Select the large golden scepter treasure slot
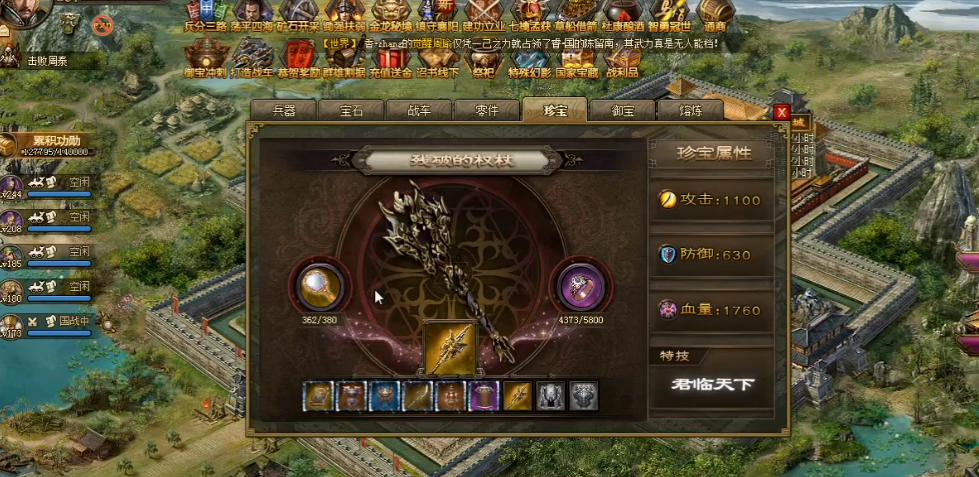This screenshot has width=979, height=477. (x=450, y=349)
